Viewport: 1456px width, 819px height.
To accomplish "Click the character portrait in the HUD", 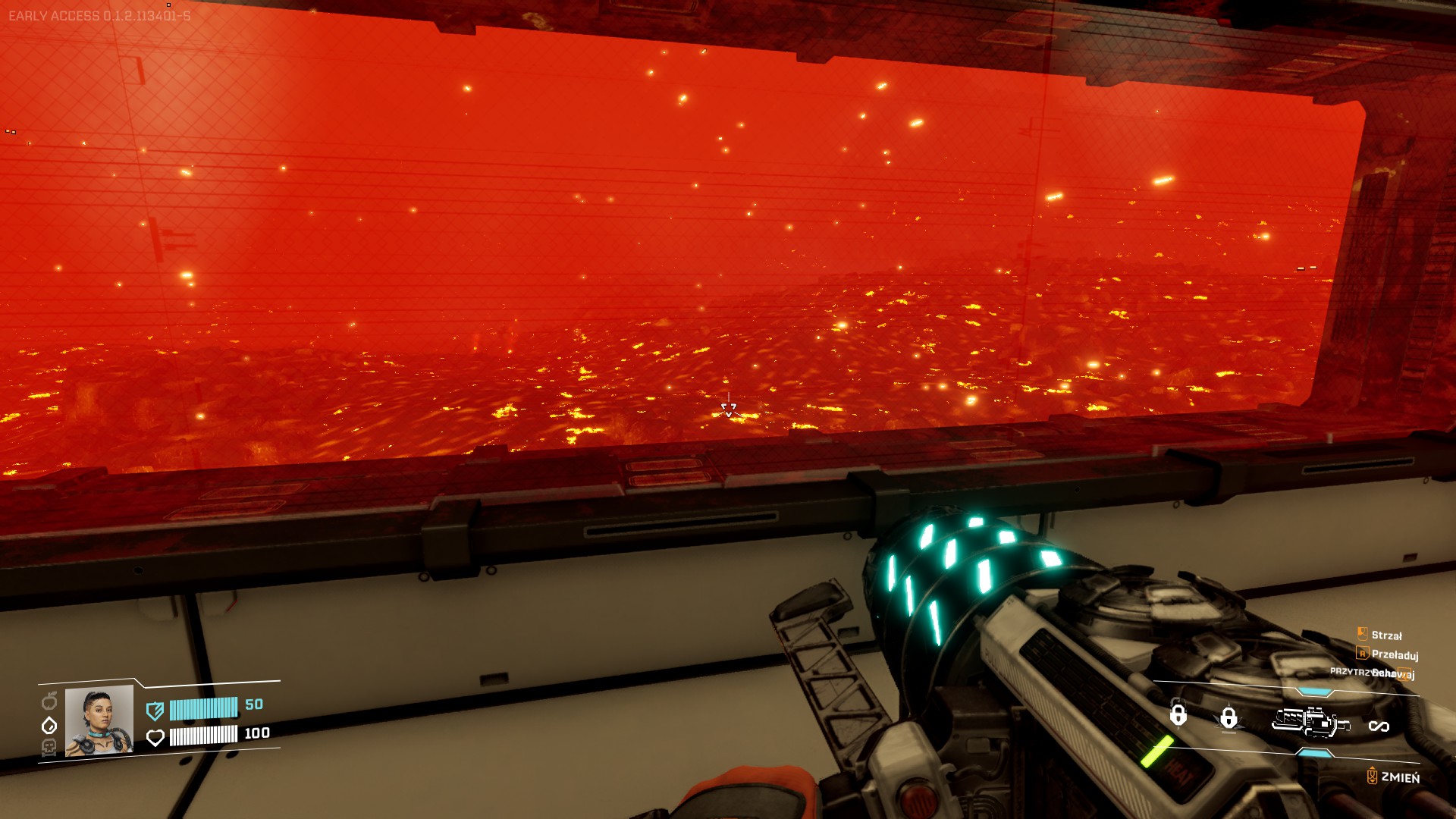I will click(x=99, y=721).
